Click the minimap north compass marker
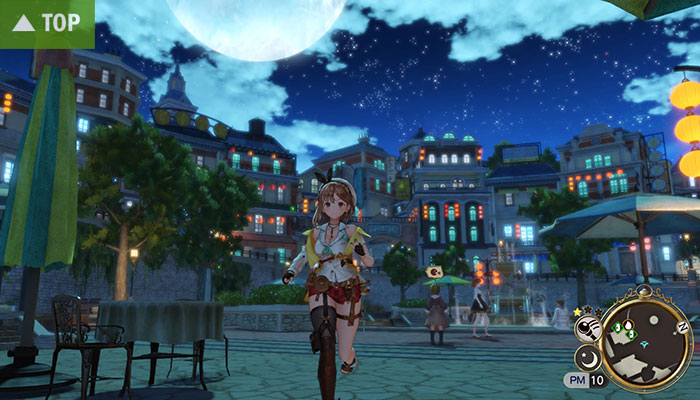This screenshot has width=700, height=400. click(682, 327)
